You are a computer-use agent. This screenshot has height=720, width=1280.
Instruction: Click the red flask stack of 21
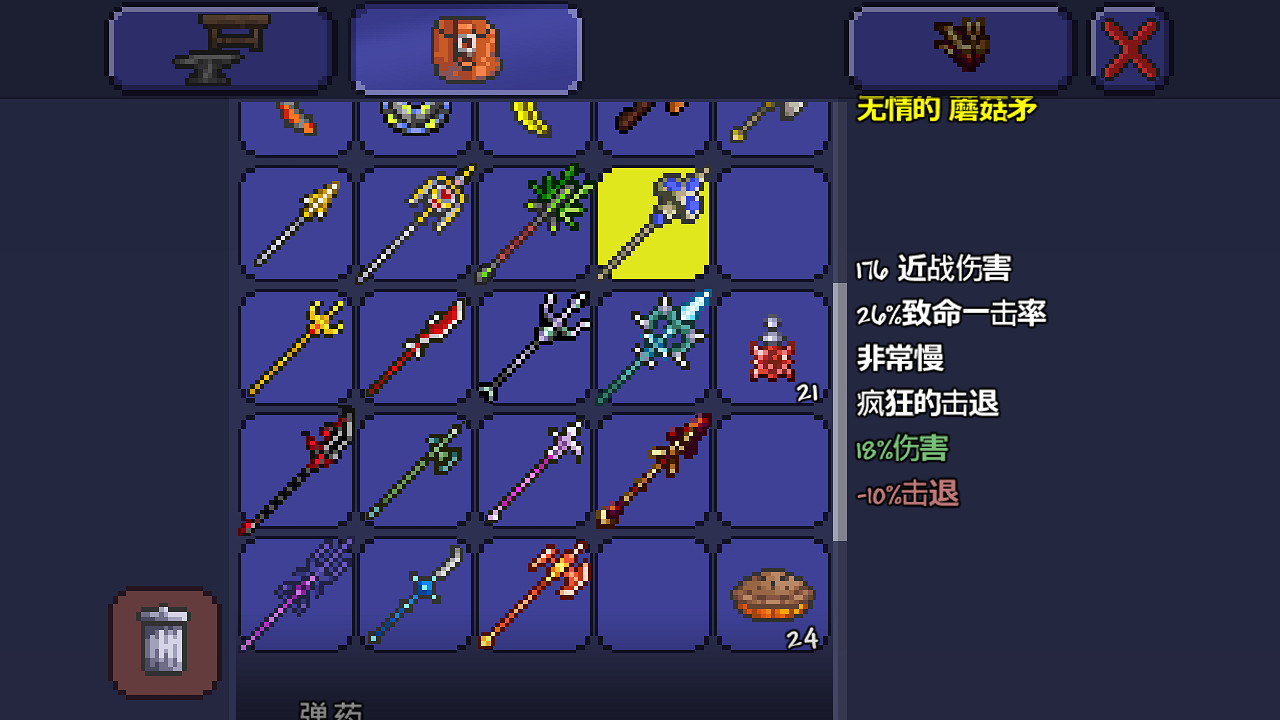772,345
